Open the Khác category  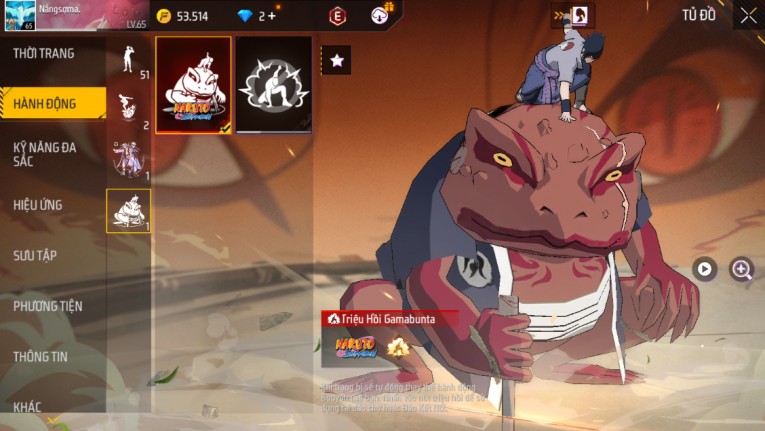tap(28, 407)
